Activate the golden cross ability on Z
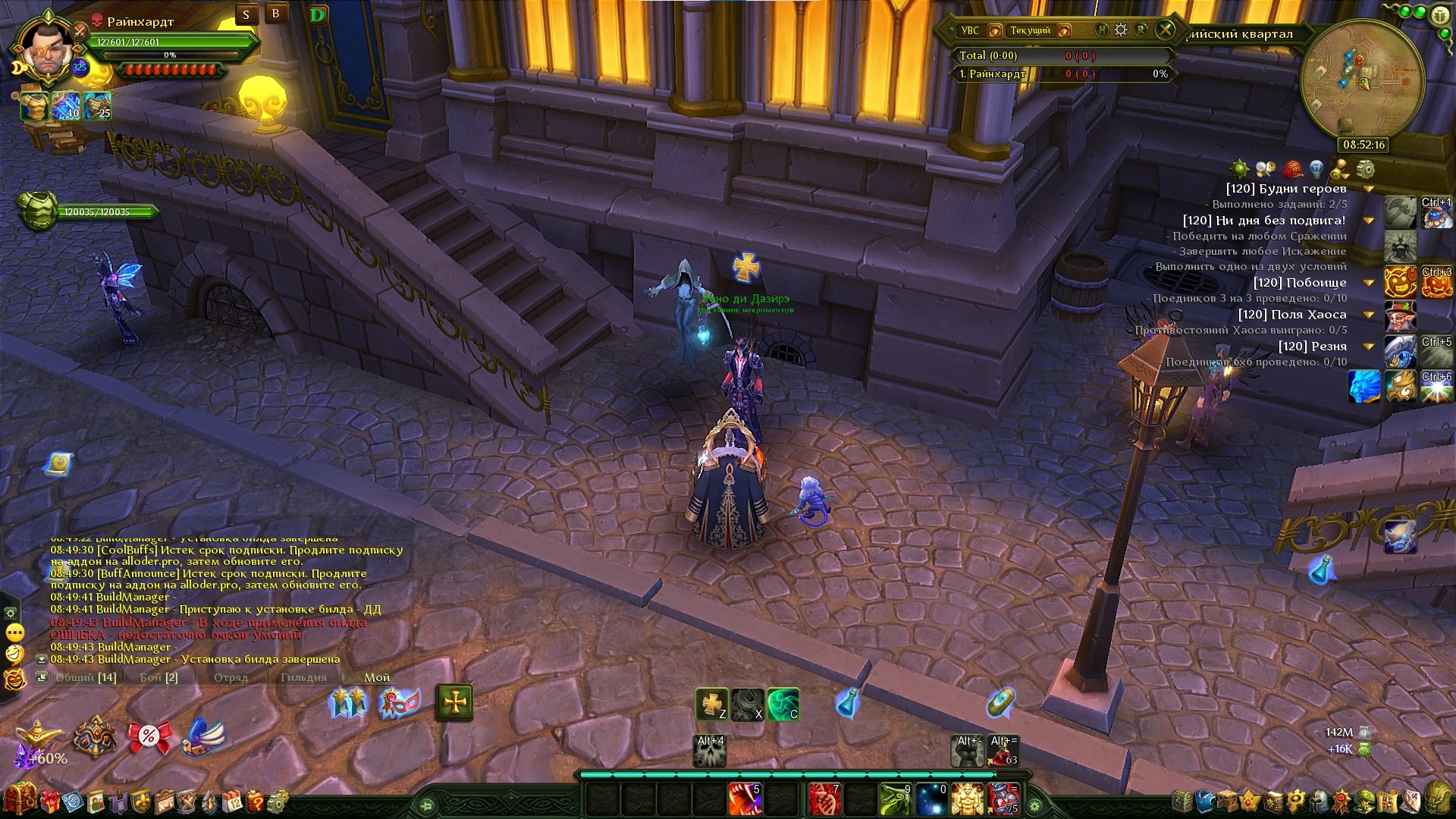Image resolution: width=1456 pixels, height=819 pixels. 712,704
